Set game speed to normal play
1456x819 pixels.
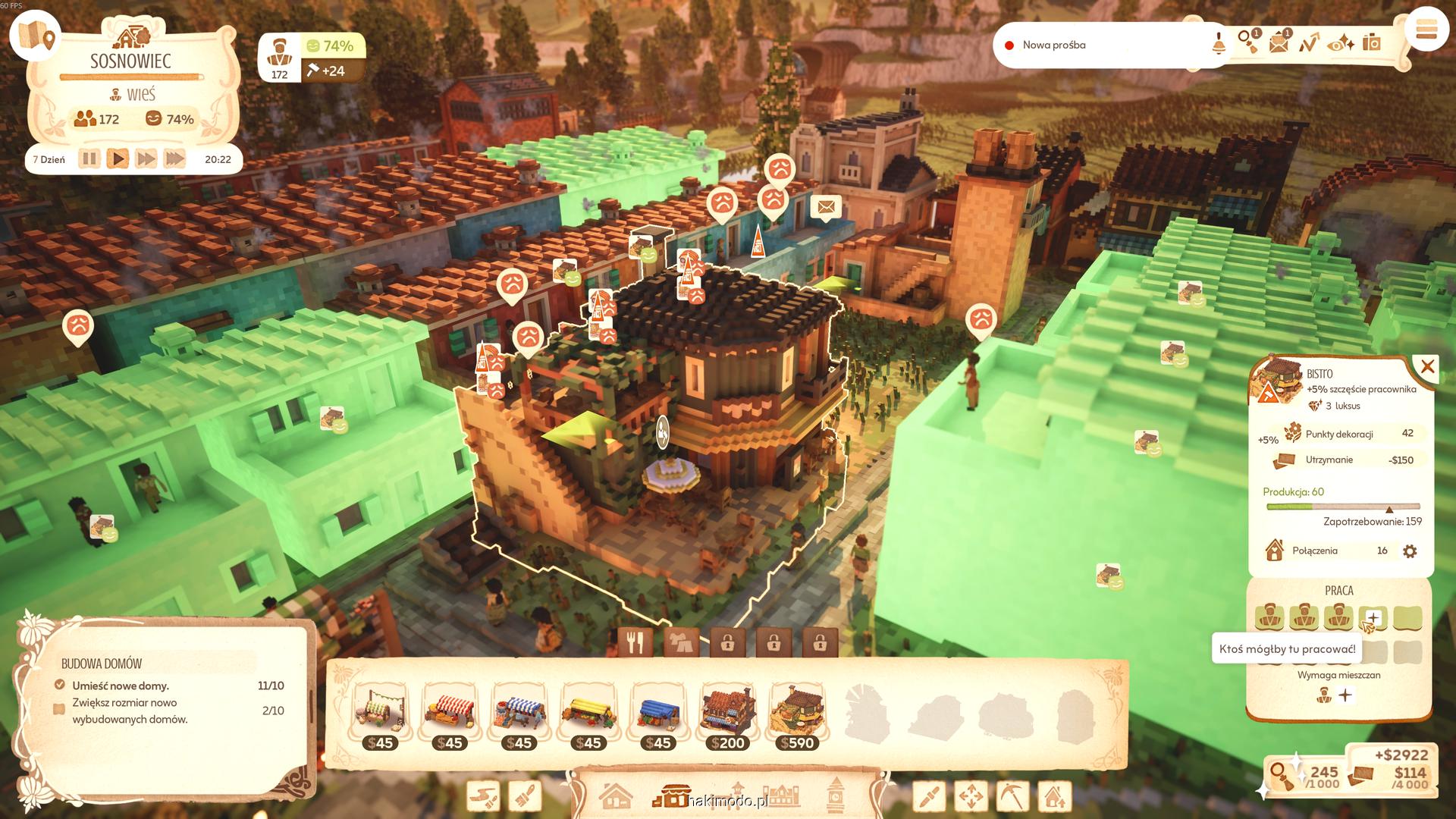pos(118,159)
